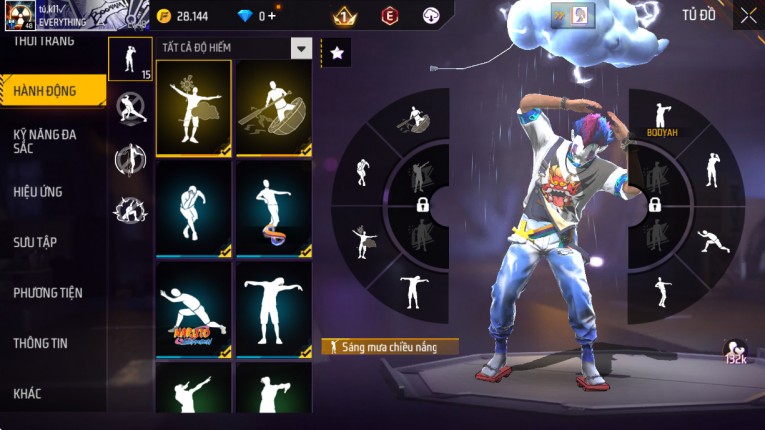The height and width of the screenshot is (430, 765).
Task: Select the PHƯƠNG TIỆN vehicles tab
Action: pos(48,293)
